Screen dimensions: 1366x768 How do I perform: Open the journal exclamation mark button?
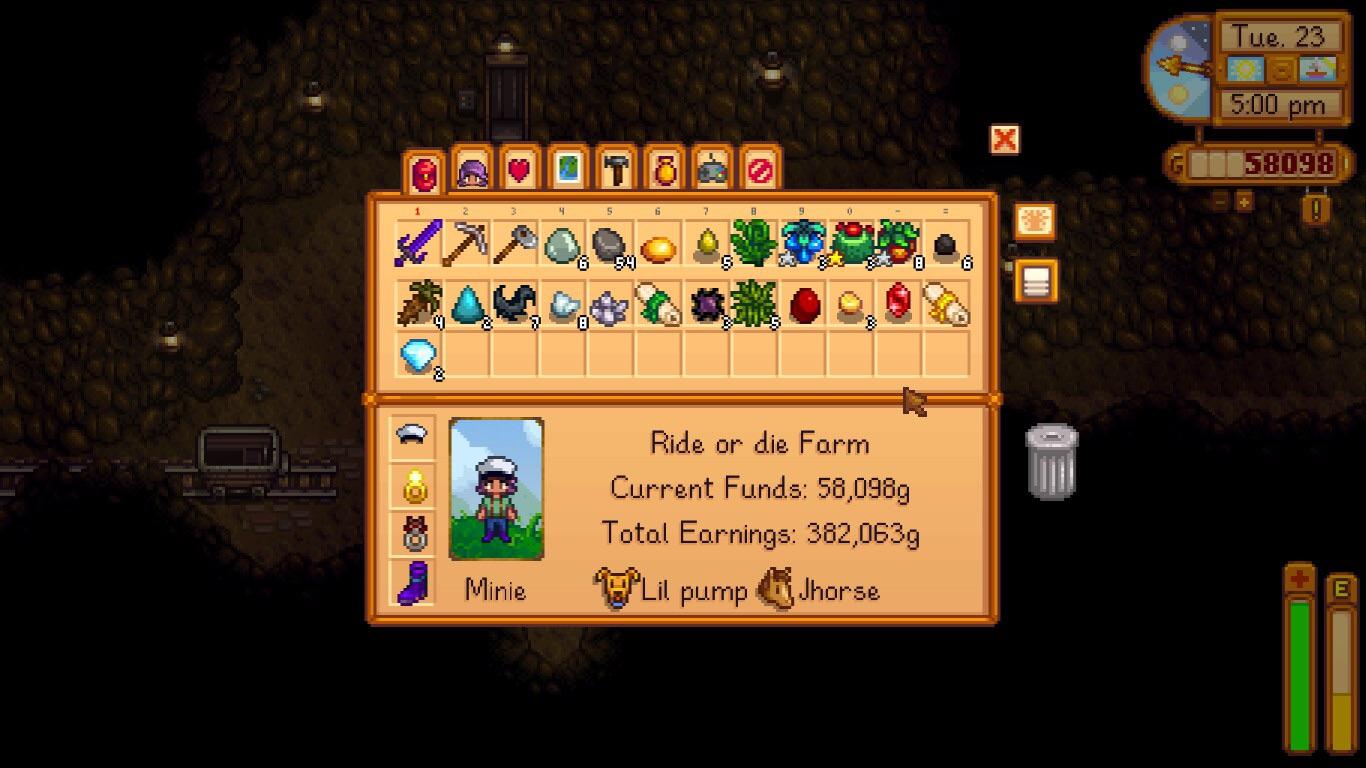coord(1316,209)
